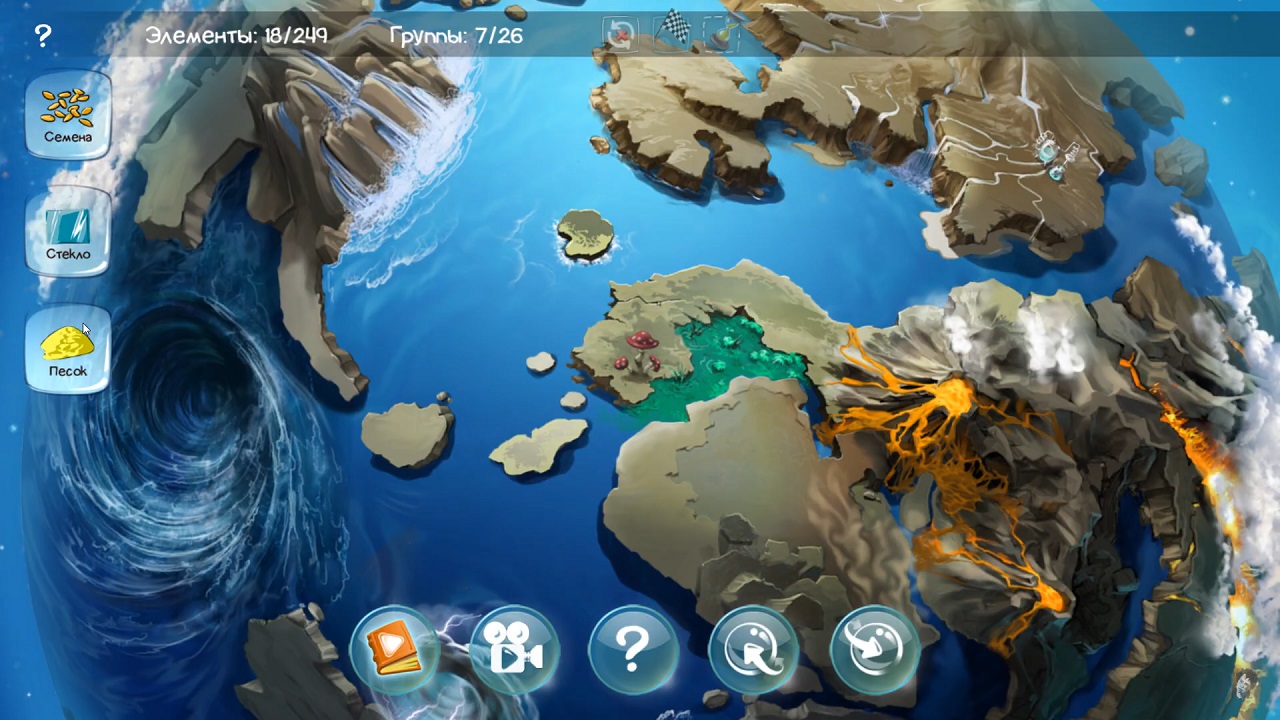1280x720 pixels.
Task: Open help via top-left question mark
Action: tap(42, 37)
